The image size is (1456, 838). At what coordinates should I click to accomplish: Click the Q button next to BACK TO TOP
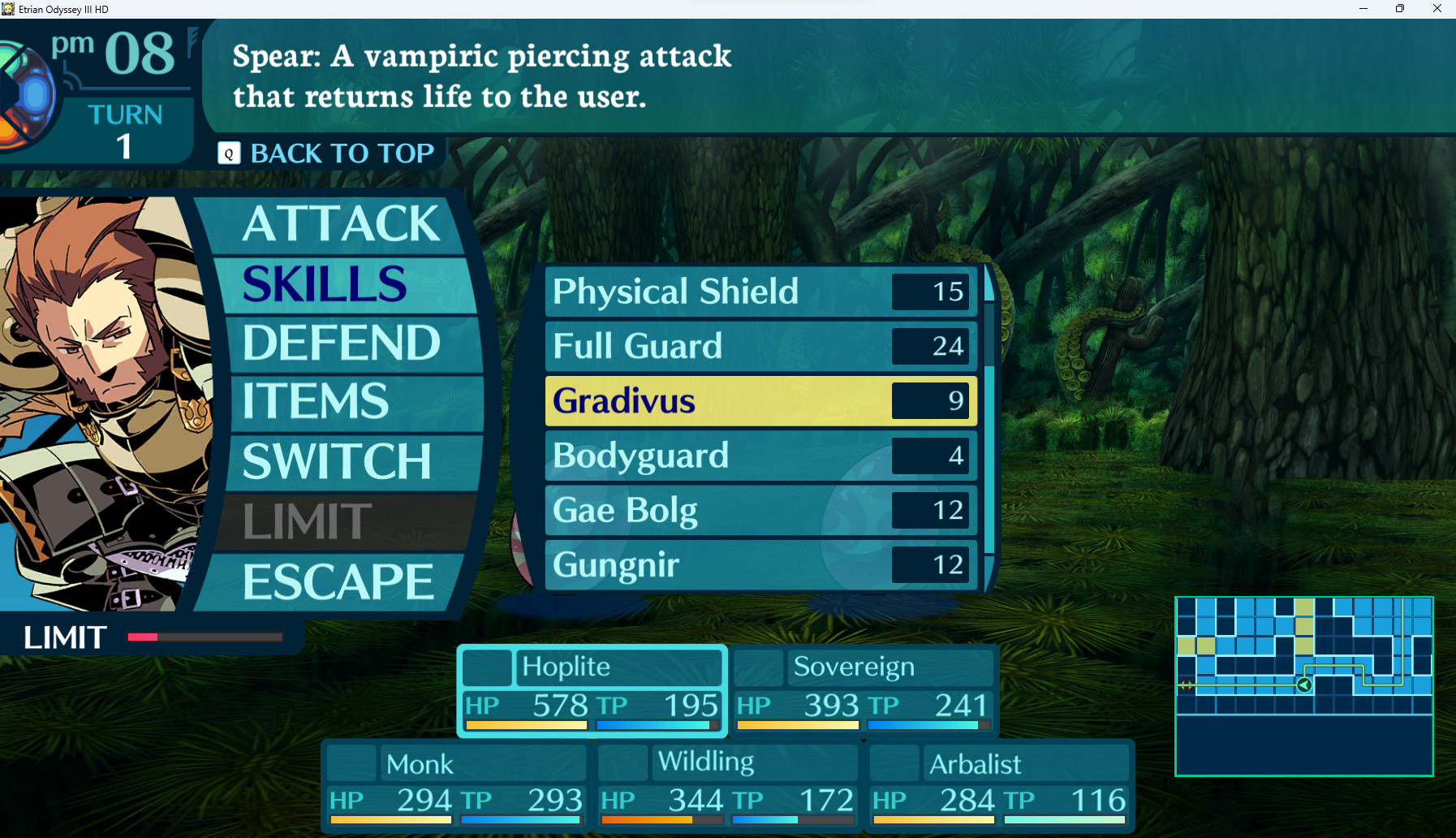(228, 153)
